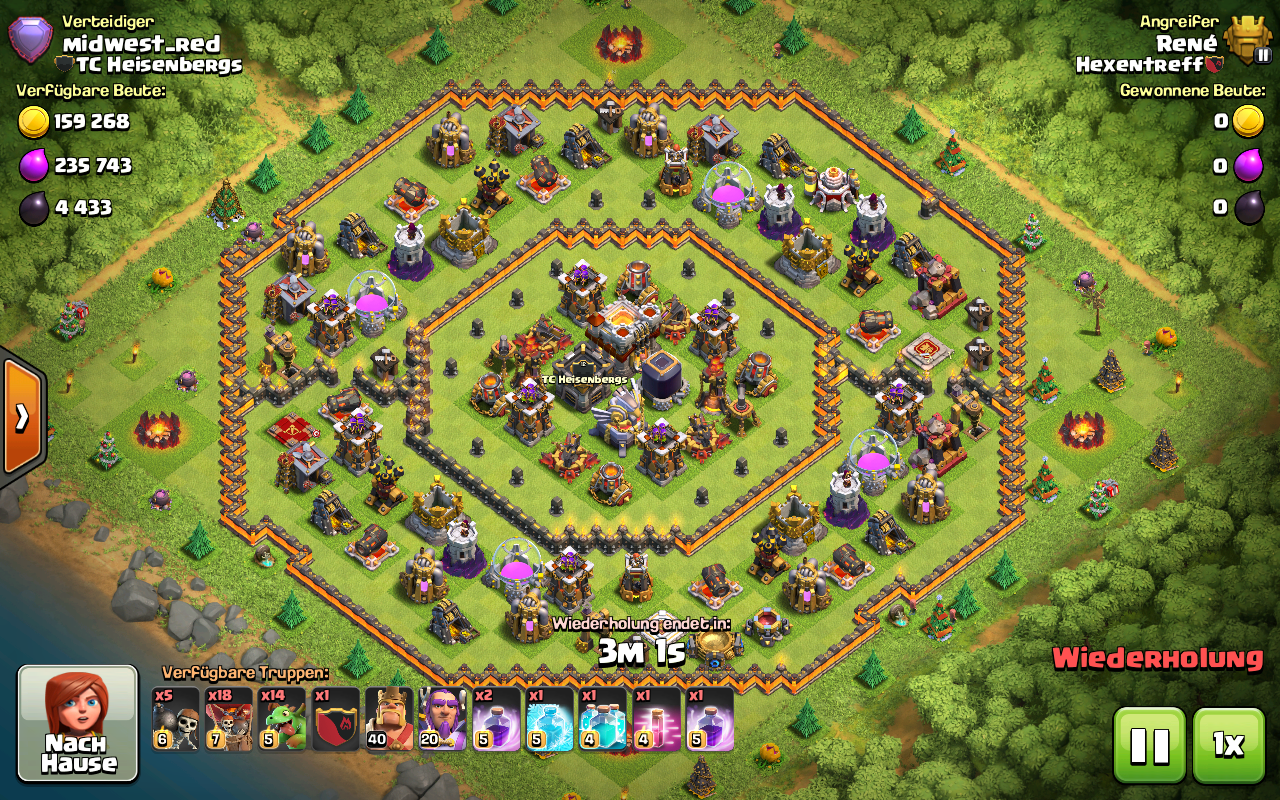Select the Clone spell with multiple bottles

click(x=603, y=718)
